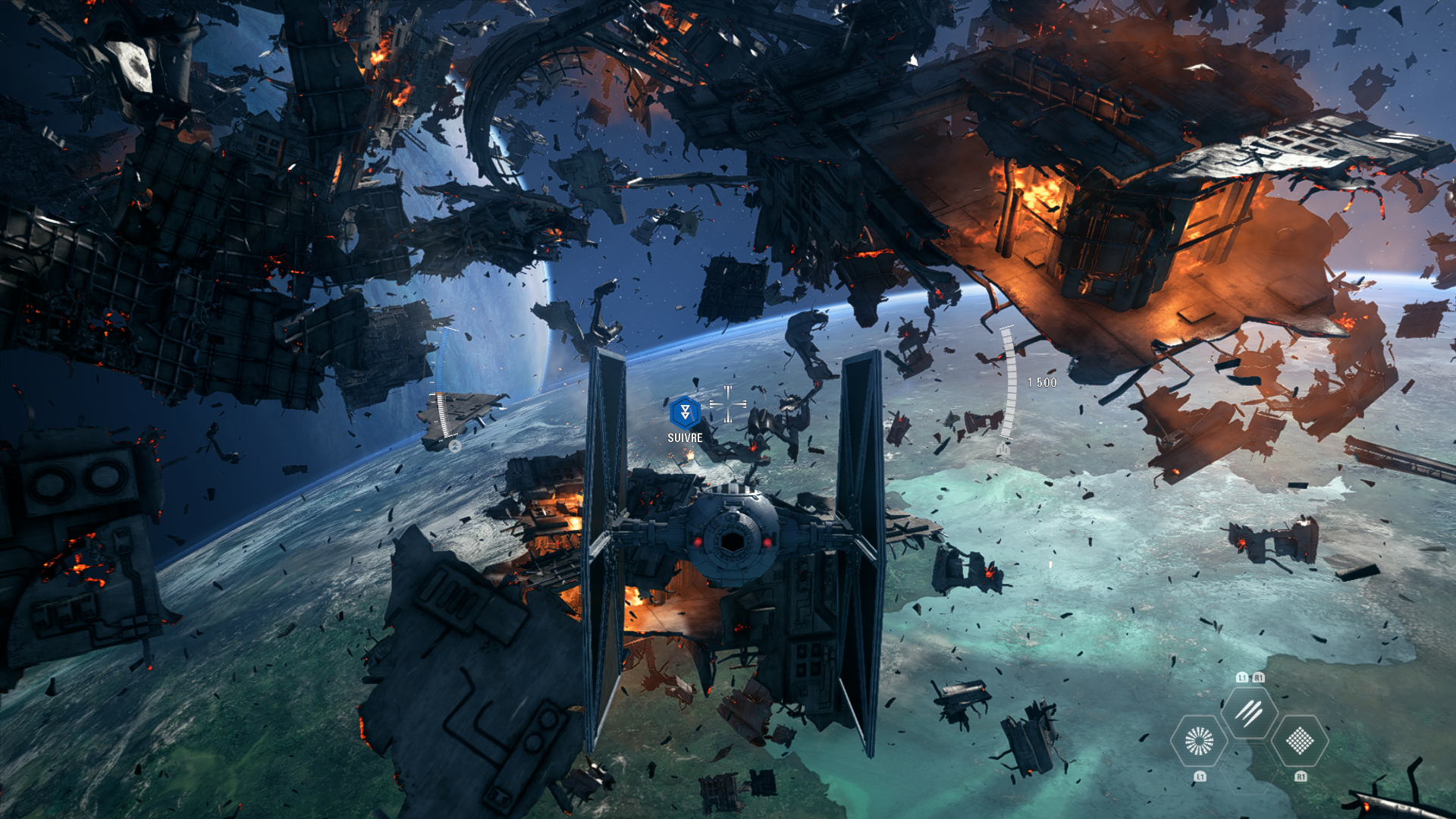Image resolution: width=1456 pixels, height=819 pixels.
Task: Trigger the dotted diamond grid ability
Action: point(1300,741)
